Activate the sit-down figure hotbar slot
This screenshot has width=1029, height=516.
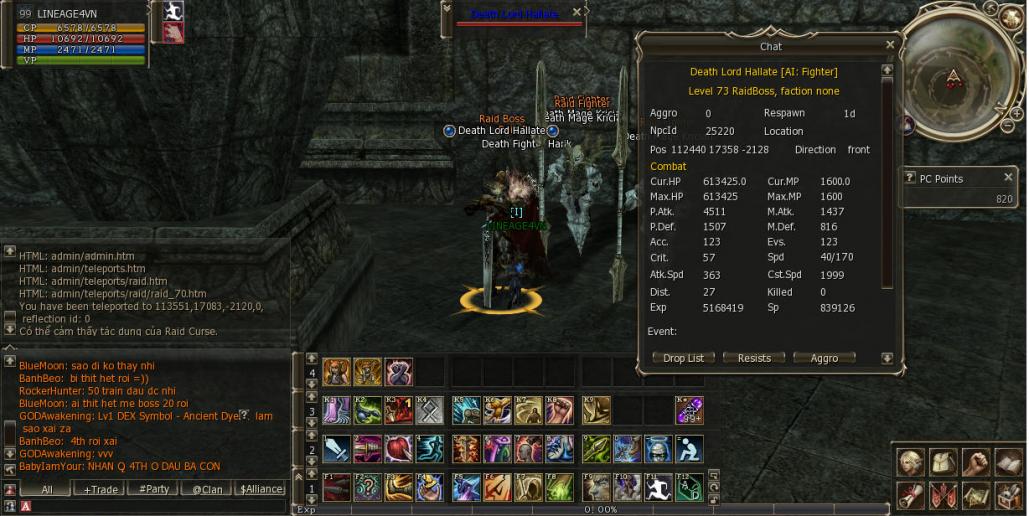(x=689, y=448)
